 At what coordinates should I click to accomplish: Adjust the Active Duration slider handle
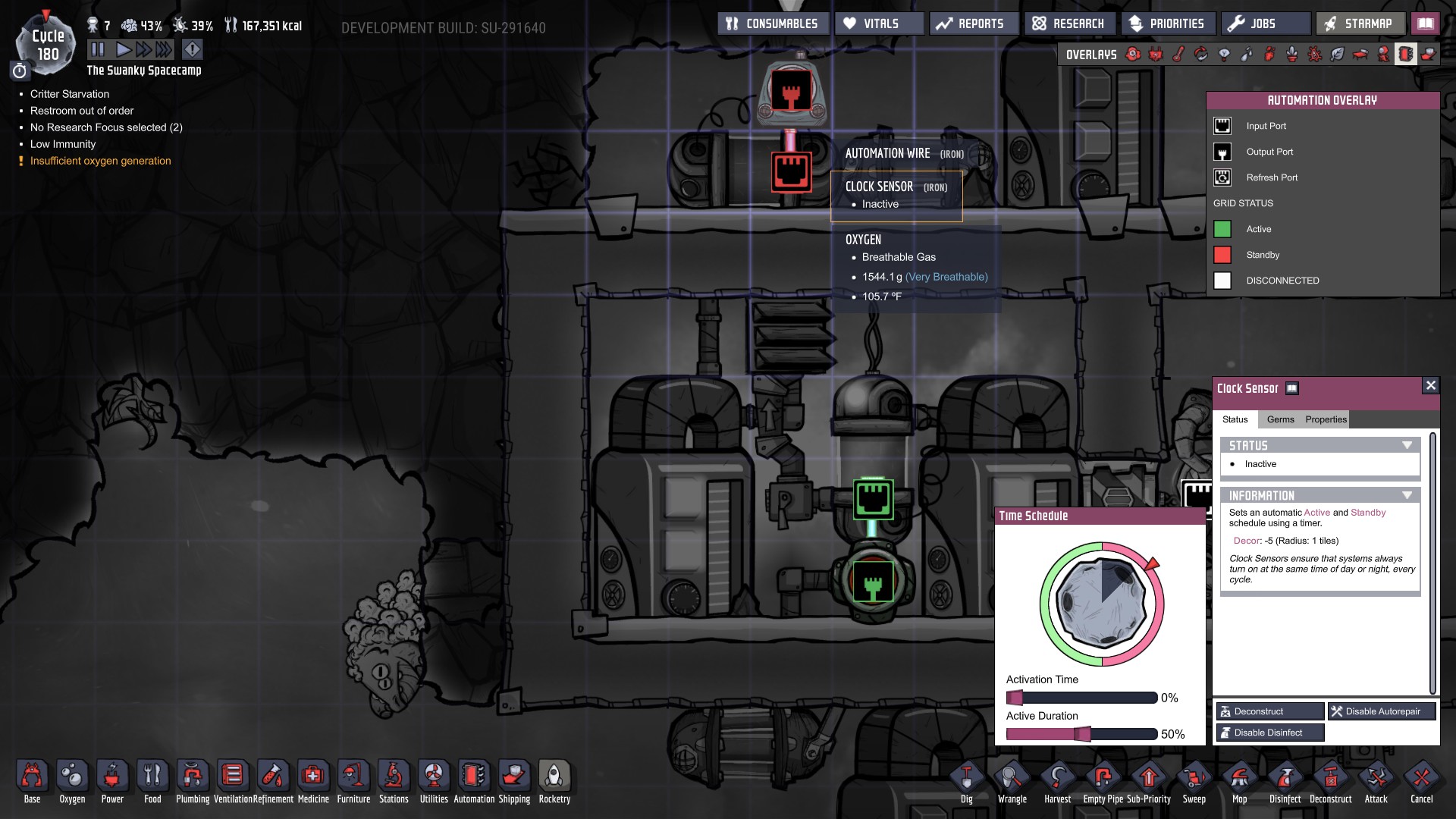tap(1083, 733)
